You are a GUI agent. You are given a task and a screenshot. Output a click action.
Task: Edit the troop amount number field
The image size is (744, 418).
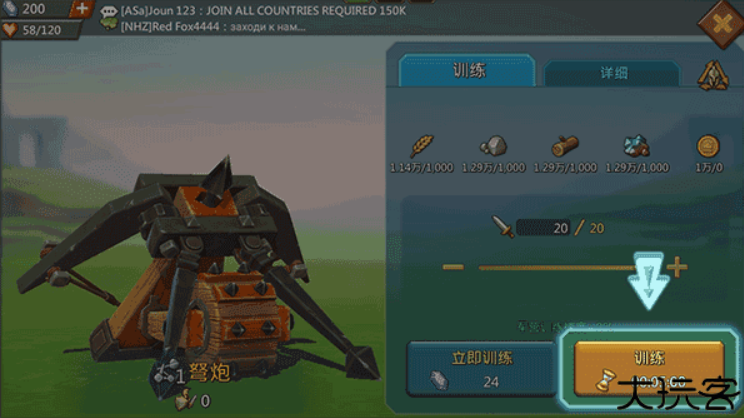tap(546, 228)
